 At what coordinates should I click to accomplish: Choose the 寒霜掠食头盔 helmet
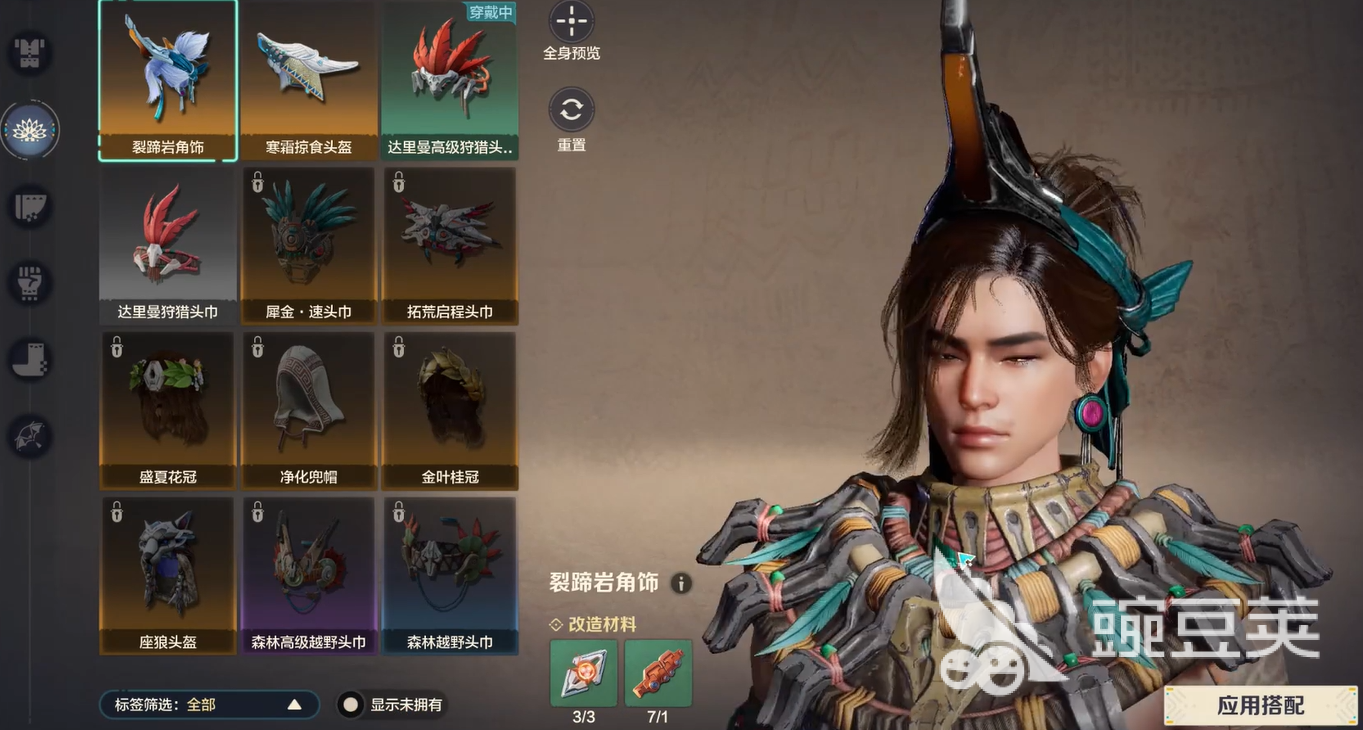[309, 80]
